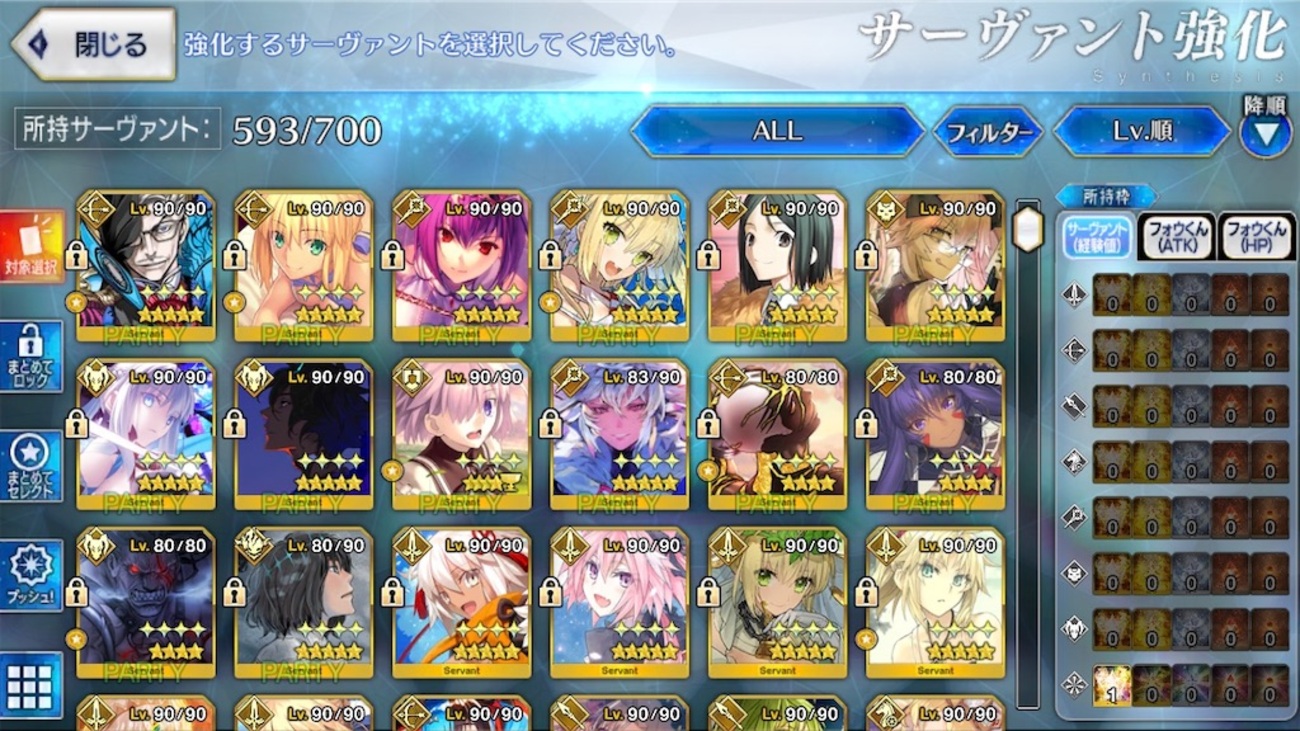The height and width of the screenshot is (731, 1300).
Task: Open the ALL class selector
Action: 777,131
